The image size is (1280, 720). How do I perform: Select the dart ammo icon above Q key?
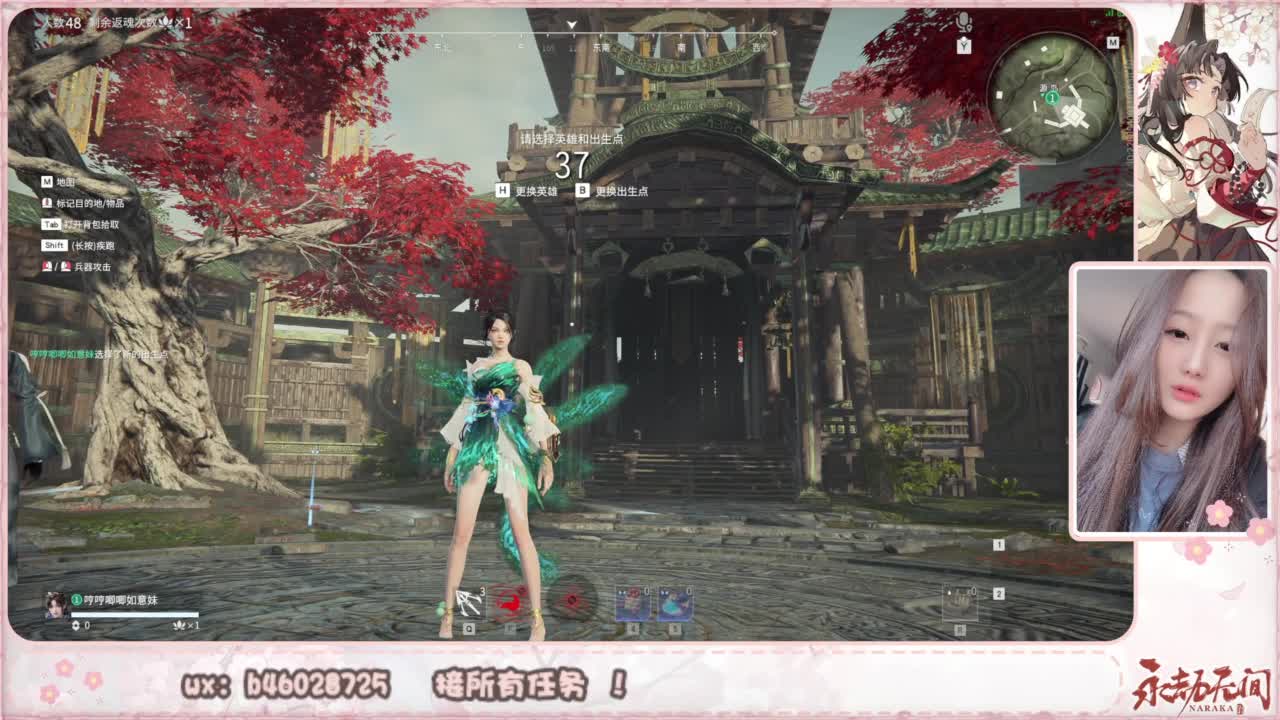[466, 600]
